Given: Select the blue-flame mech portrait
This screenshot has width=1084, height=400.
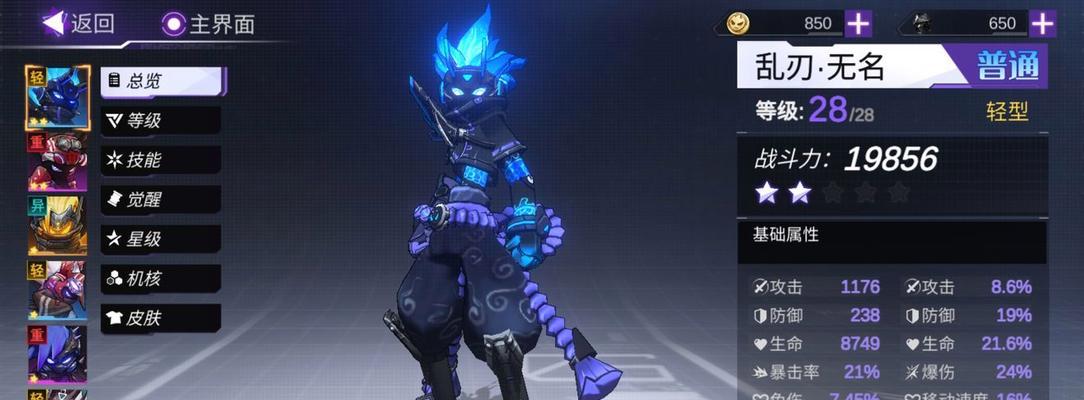Looking at the screenshot, I should (x=57, y=97).
